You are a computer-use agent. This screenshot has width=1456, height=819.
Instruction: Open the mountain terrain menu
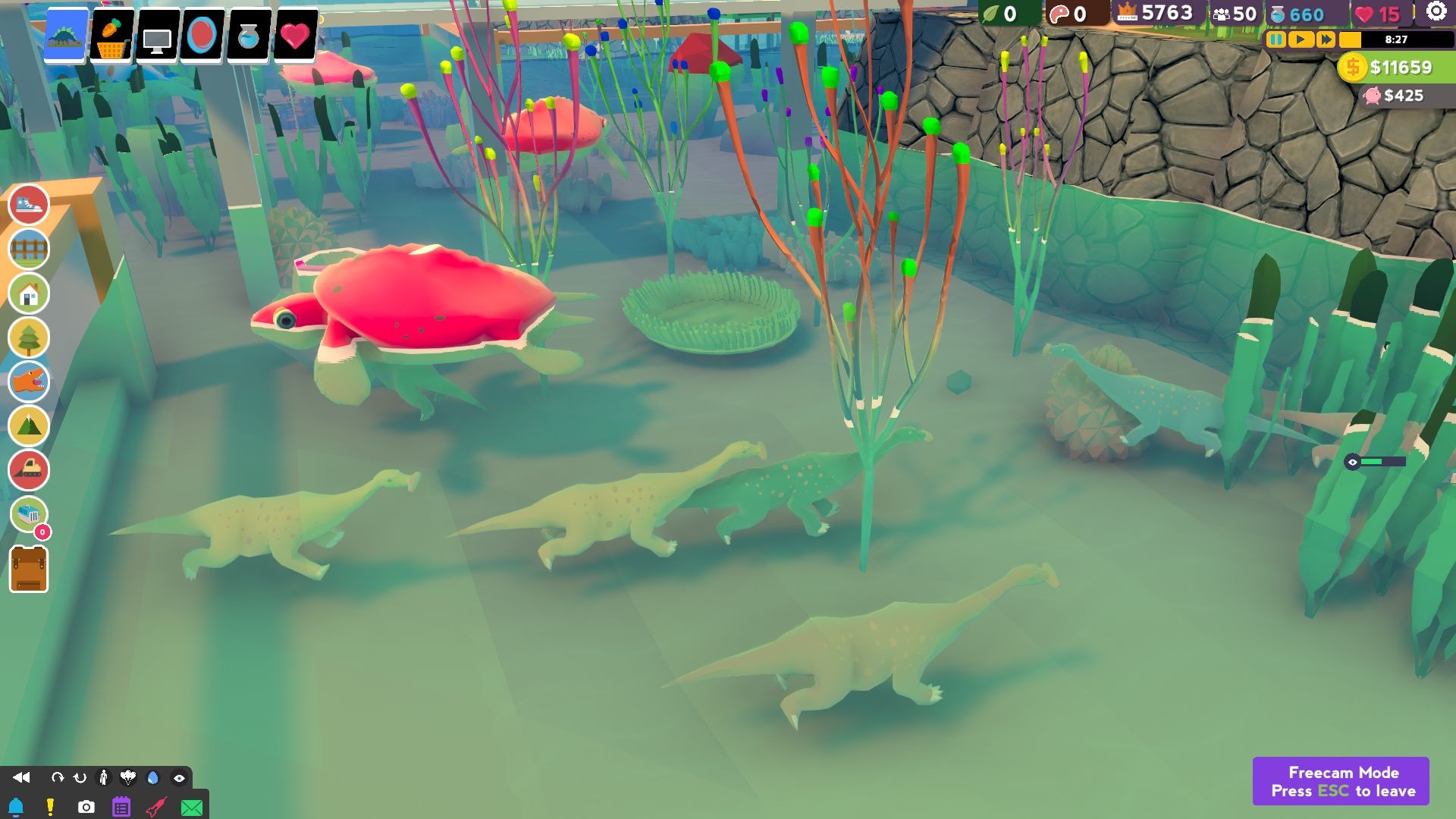pyautogui.click(x=28, y=426)
